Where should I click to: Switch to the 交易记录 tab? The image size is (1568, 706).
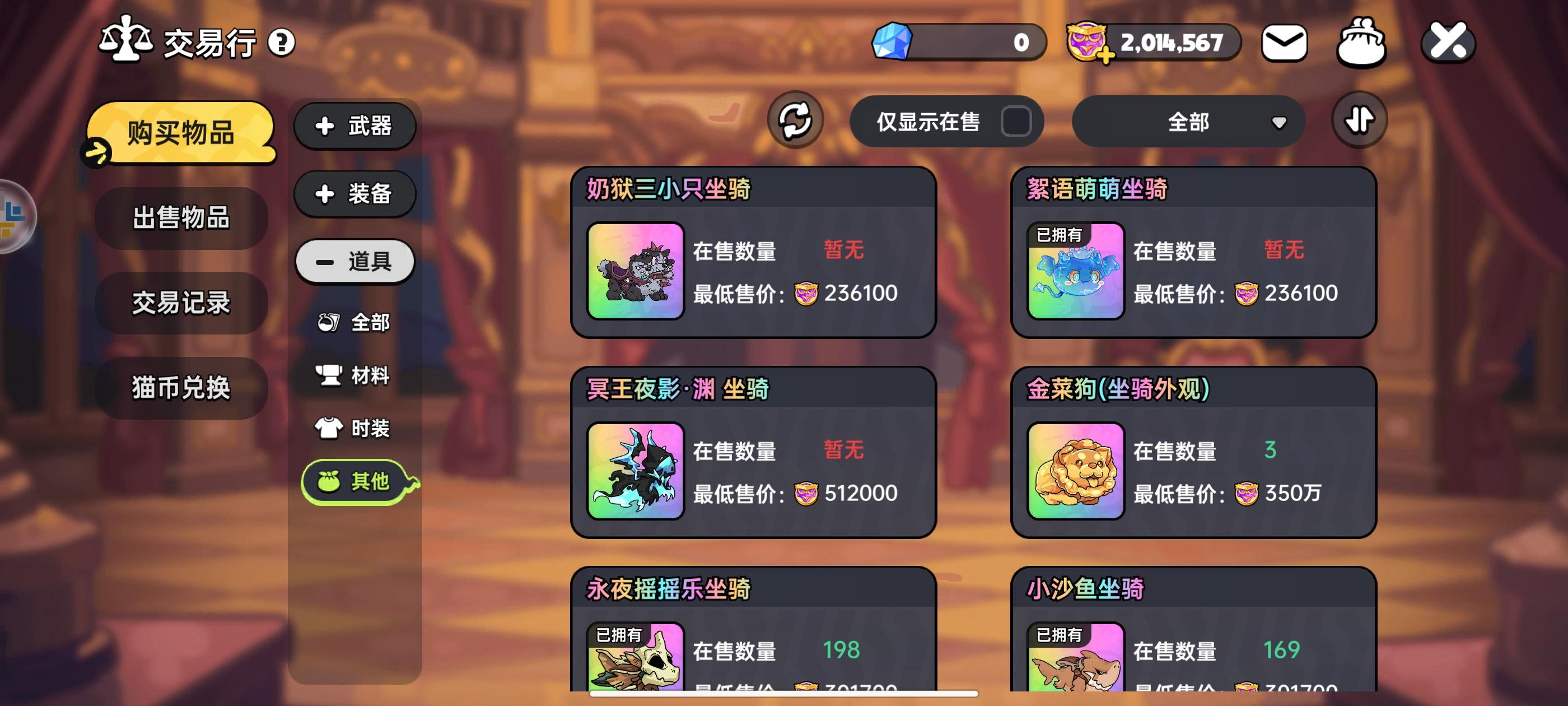(180, 303)
